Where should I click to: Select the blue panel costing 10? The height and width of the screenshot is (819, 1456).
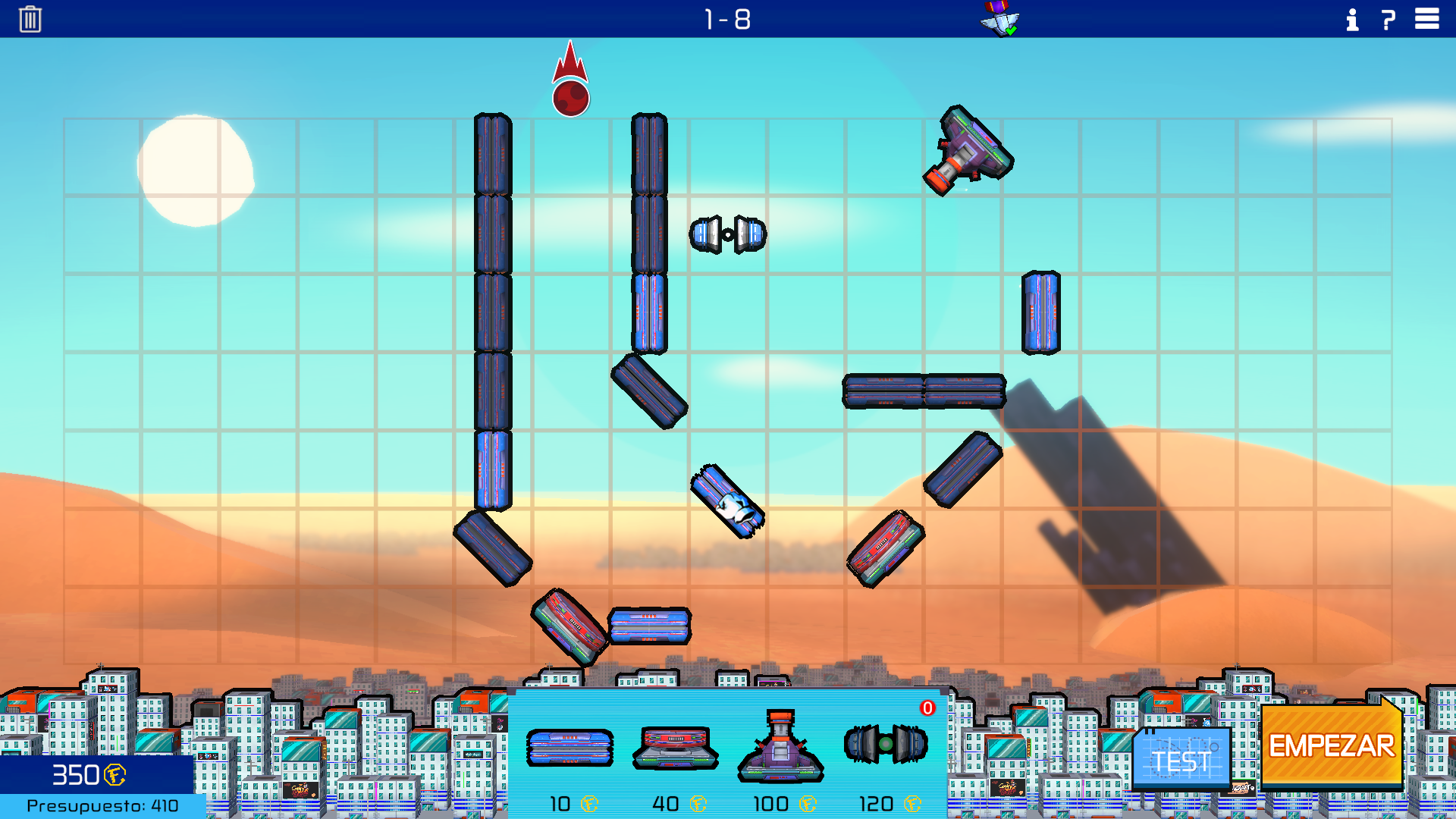tap(570, 748)
